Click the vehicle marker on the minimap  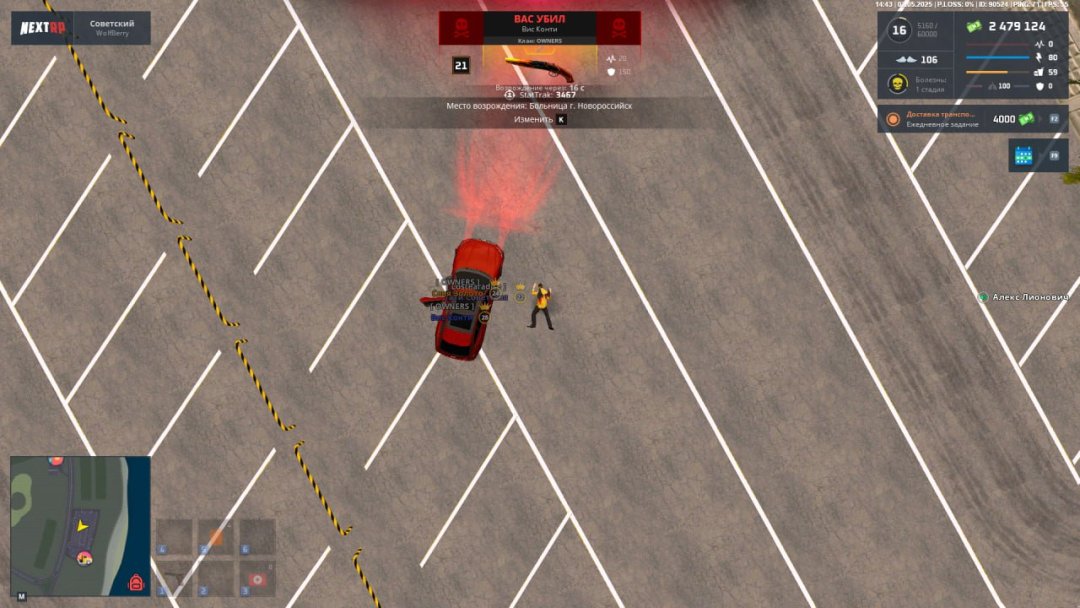point(85,556)
